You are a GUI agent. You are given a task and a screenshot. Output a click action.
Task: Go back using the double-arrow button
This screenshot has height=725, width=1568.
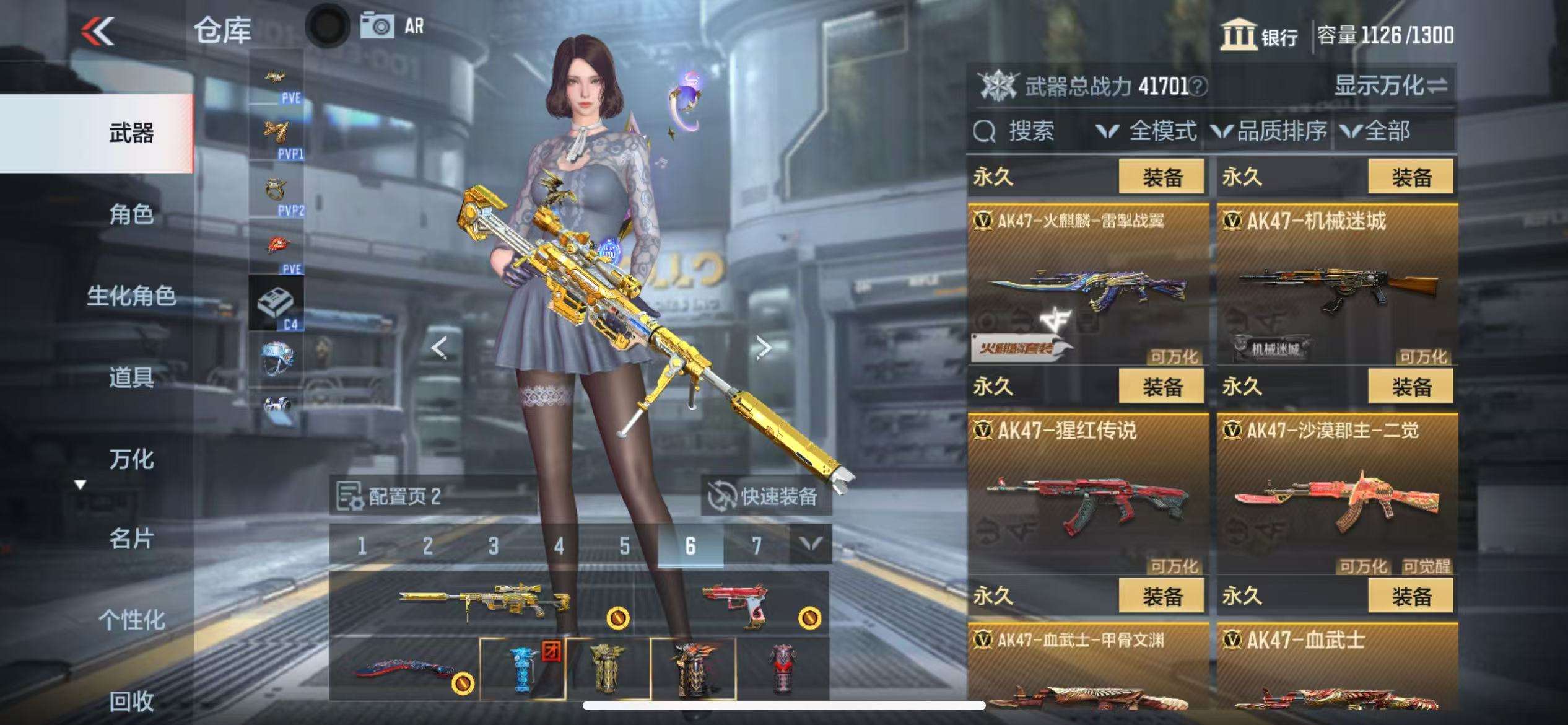point(98,31)
